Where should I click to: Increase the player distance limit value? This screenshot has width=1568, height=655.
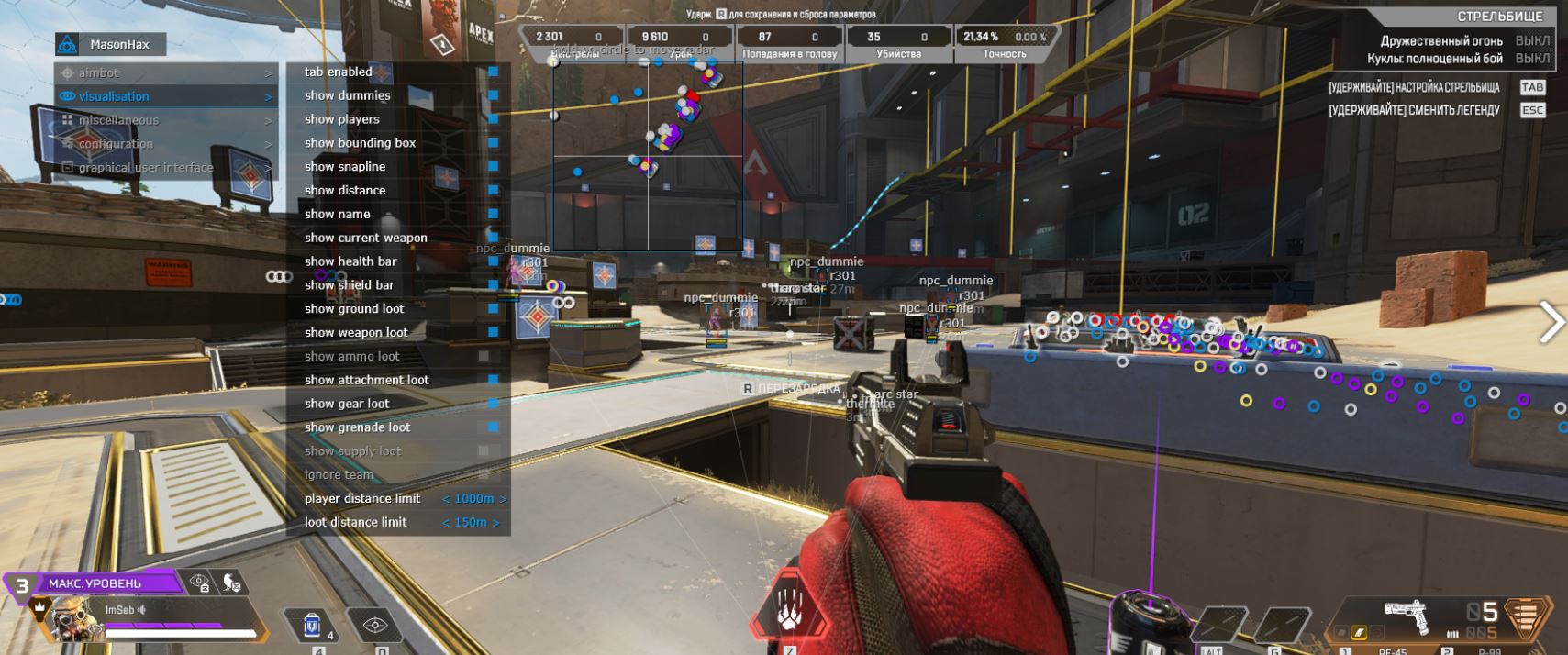503,499
